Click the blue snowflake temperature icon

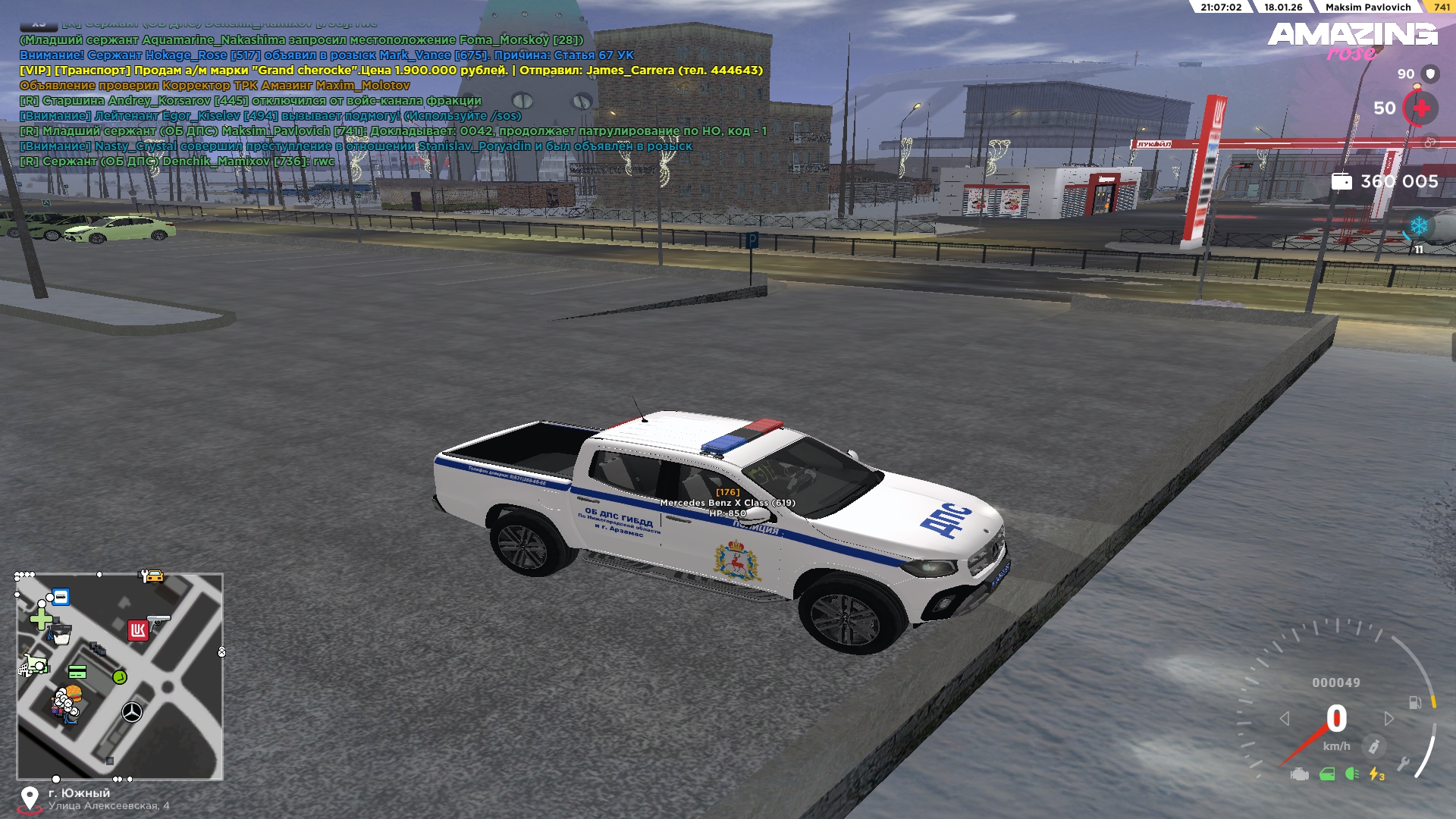tap(1418, 226)
